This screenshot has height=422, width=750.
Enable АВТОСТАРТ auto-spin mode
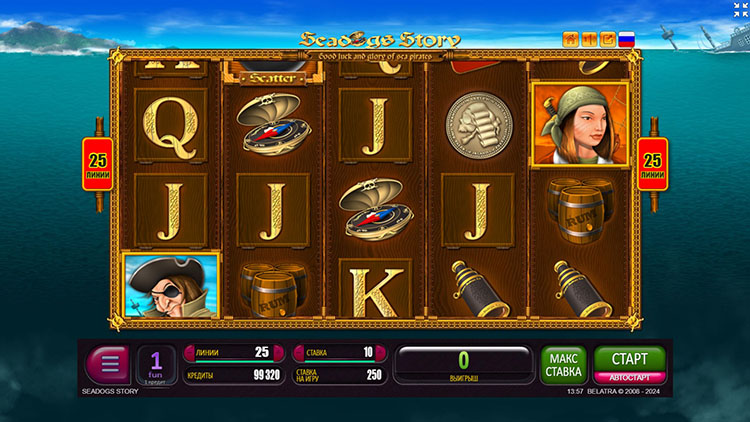point(629,377)
